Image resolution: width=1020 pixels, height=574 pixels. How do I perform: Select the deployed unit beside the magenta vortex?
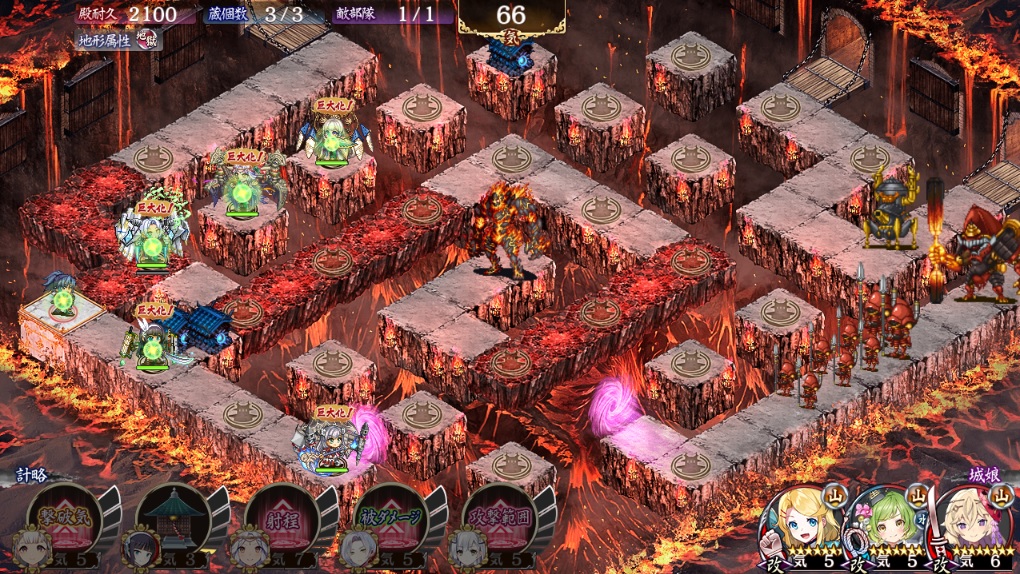[331, 438]
